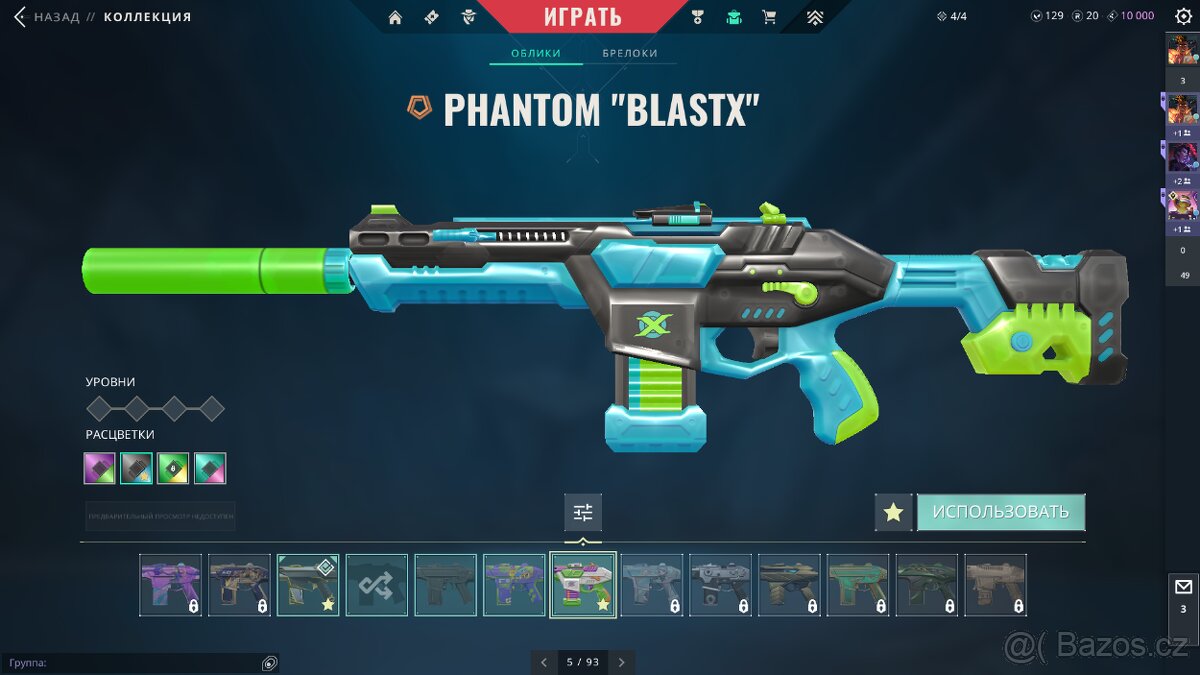Go to the previous skin page arrow
Screen dimensions: 1200x675
point(544,662)
